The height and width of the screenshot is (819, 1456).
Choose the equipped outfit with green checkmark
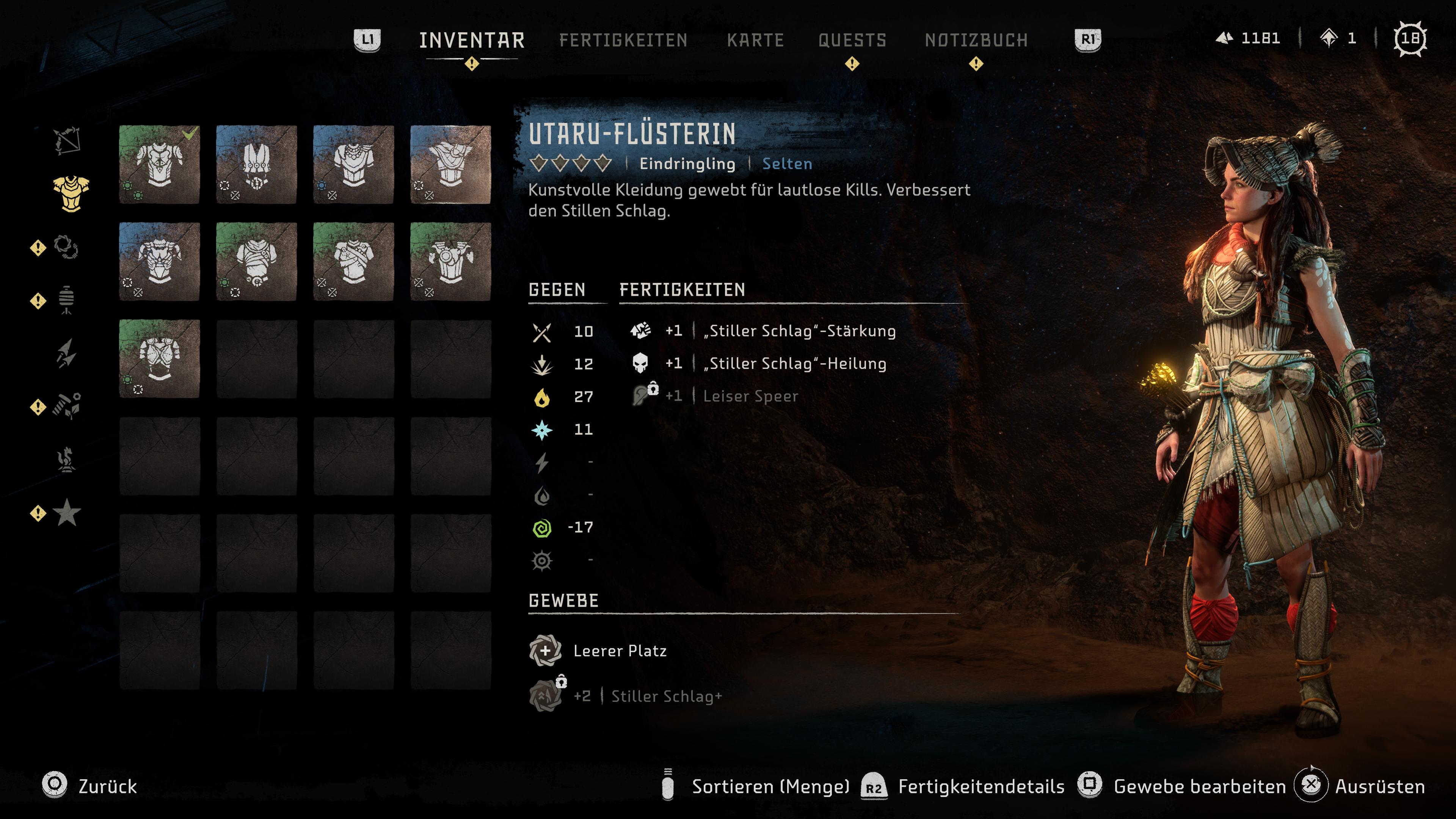click(x=159, y=165)
